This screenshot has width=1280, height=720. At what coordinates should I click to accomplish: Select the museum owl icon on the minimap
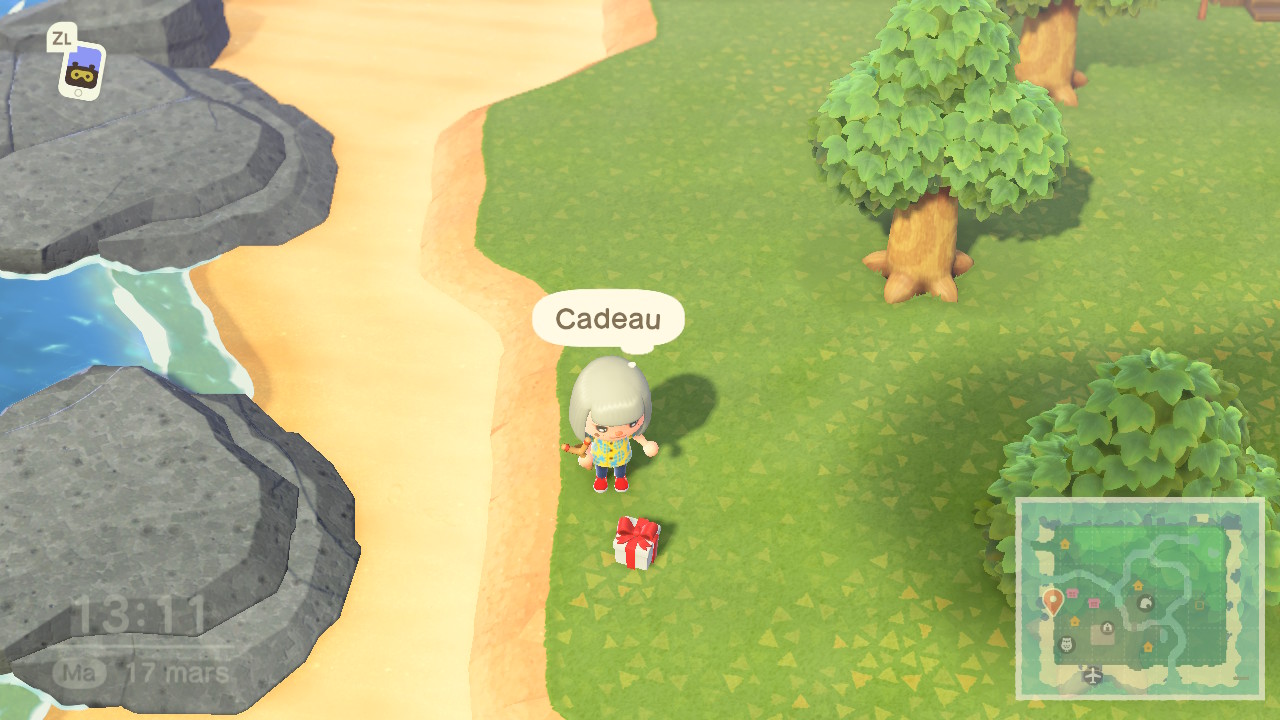1066,645
